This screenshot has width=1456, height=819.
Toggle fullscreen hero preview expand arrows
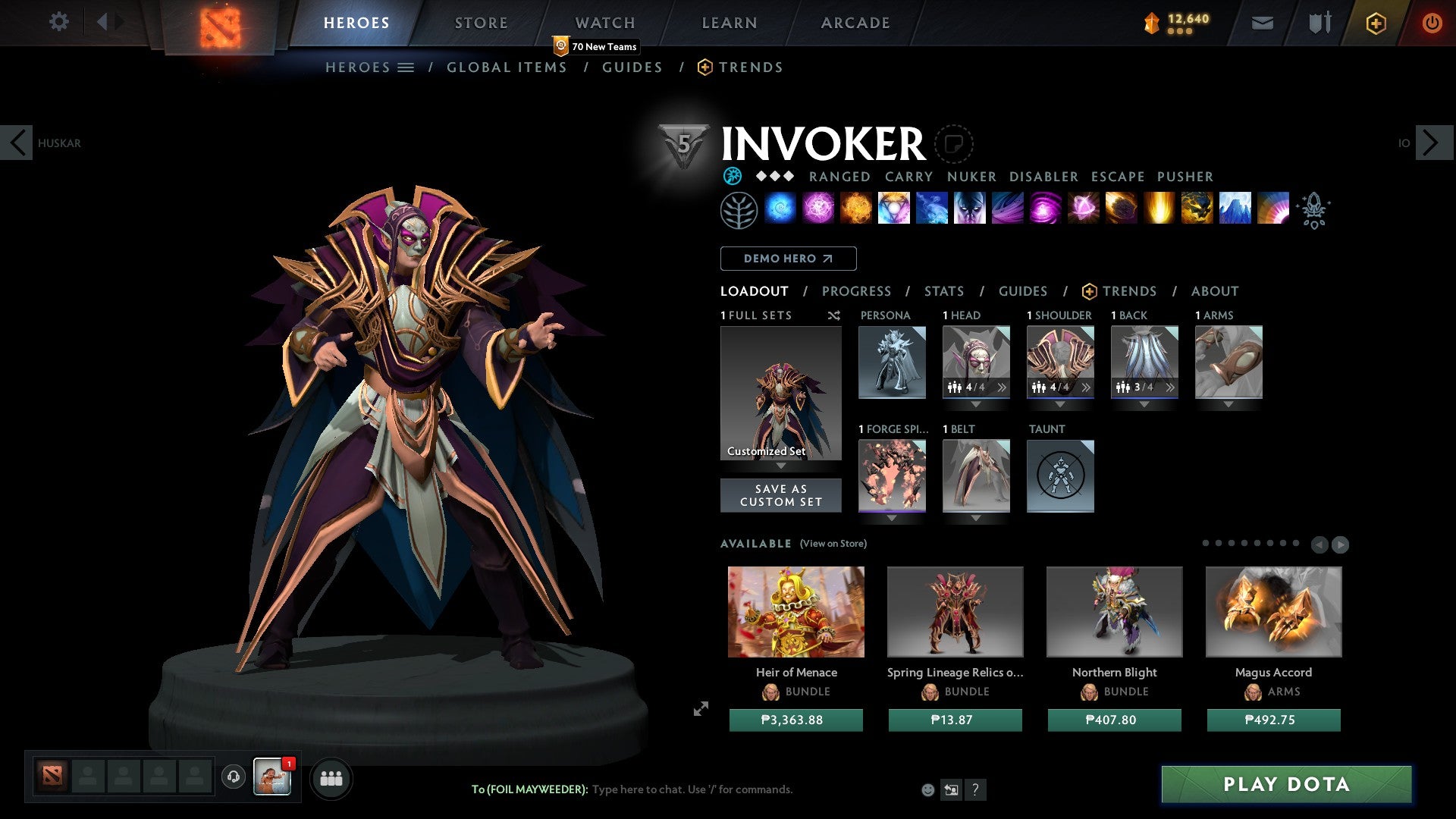[x=701, y=709]
